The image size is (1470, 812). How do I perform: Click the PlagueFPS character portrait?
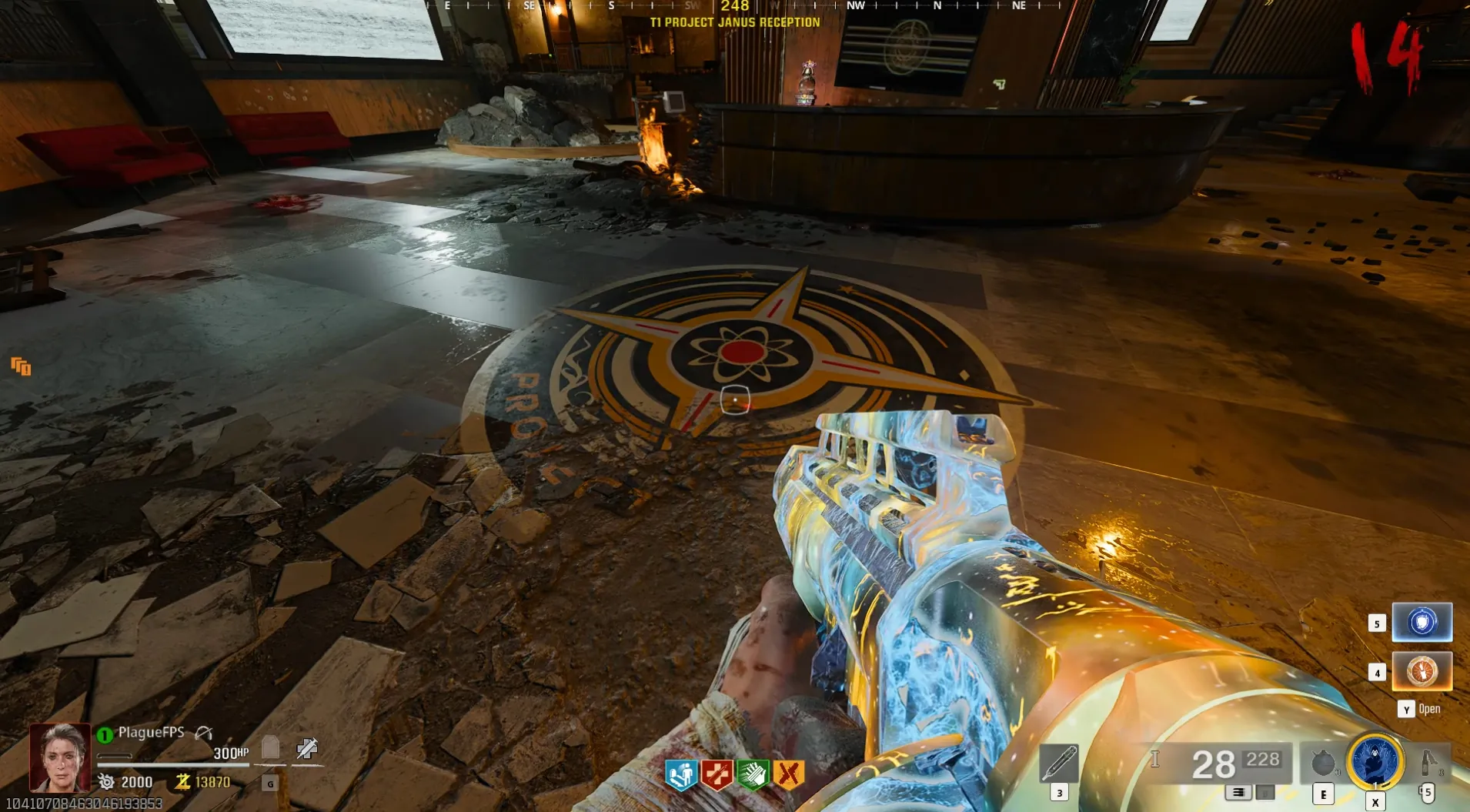[60, 758]
